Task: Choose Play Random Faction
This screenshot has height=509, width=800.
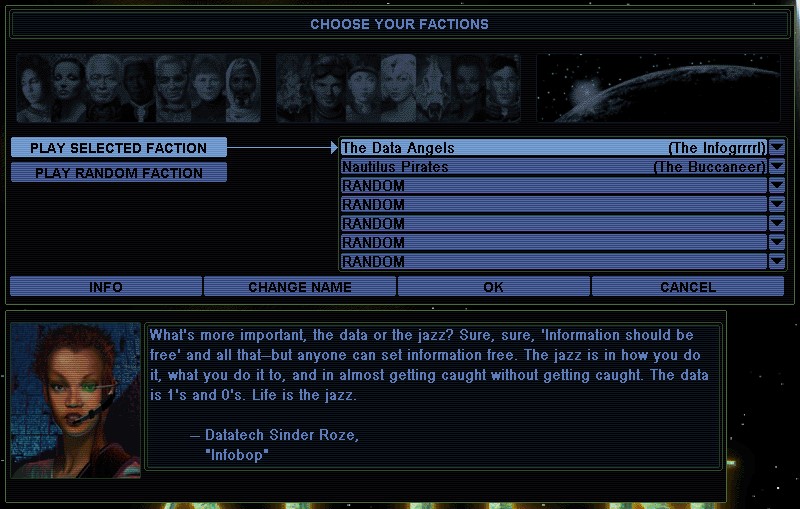Action: coord(119,173)
